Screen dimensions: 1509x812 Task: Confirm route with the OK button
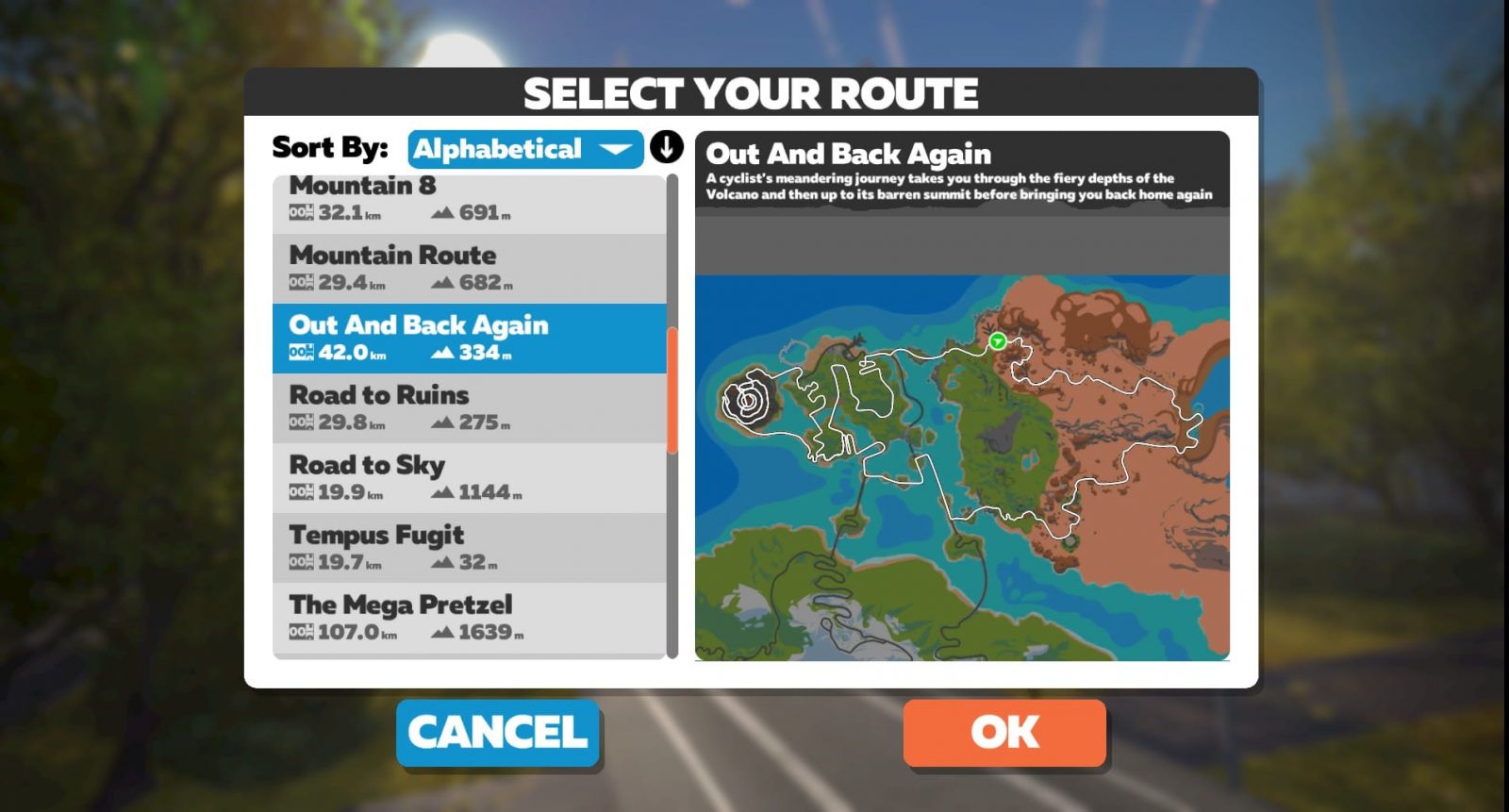pos(1004,732)
